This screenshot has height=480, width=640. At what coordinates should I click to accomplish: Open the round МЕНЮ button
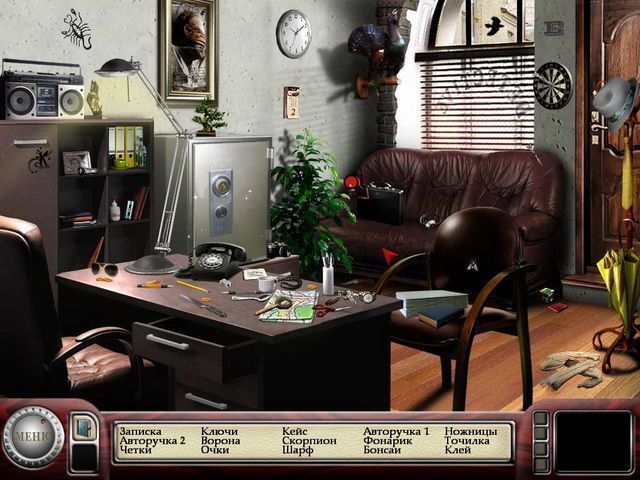(33, 437)
